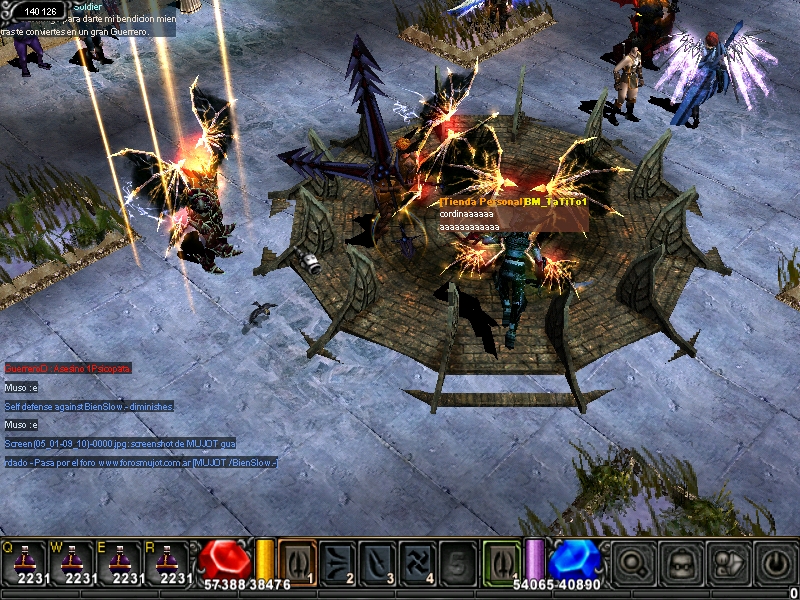
Task: Use the potion in the W slot
Action: point(75,561)
